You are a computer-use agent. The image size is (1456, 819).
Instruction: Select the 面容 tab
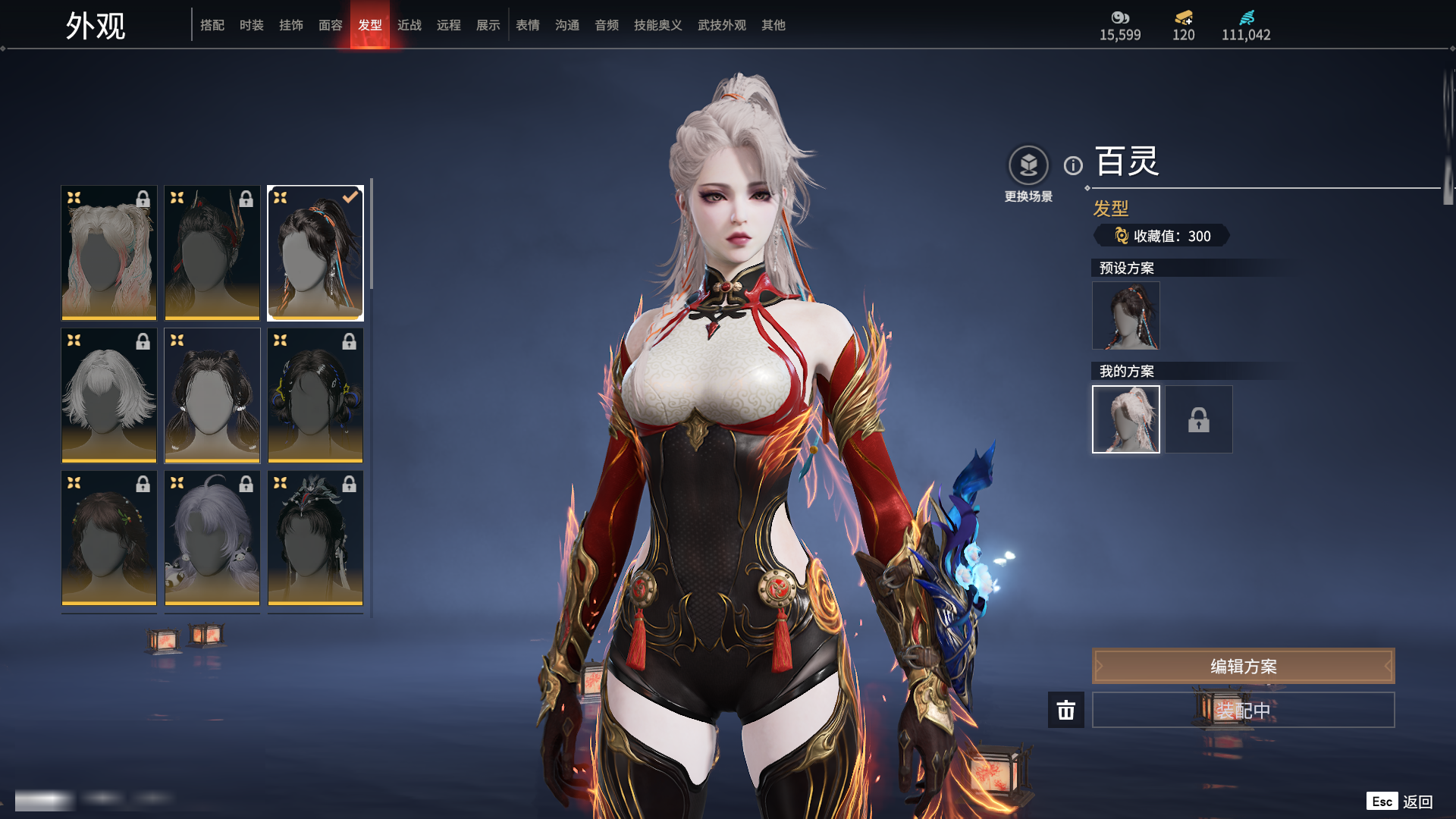coord(330,25)
